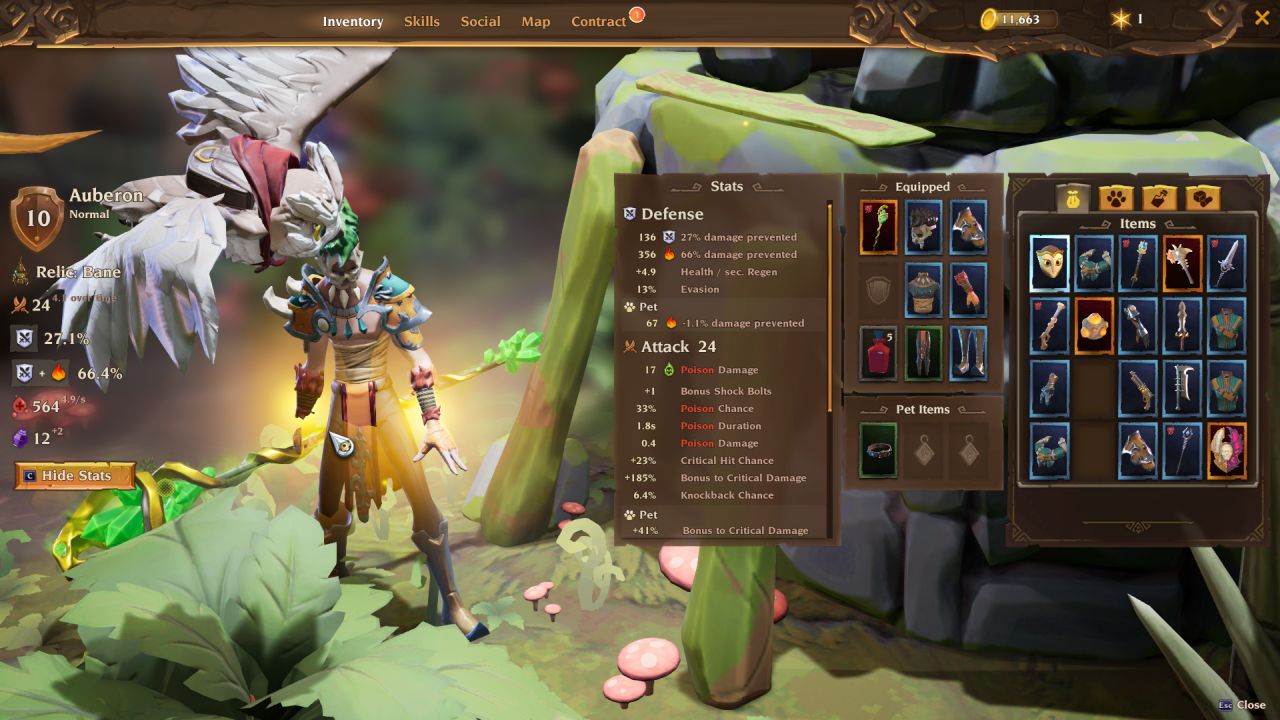Image resolution: width=1280 pixels, height=720 pixels.
Task: Switch to the pet paw inventory tab
Action: [x=1116, y=198]
